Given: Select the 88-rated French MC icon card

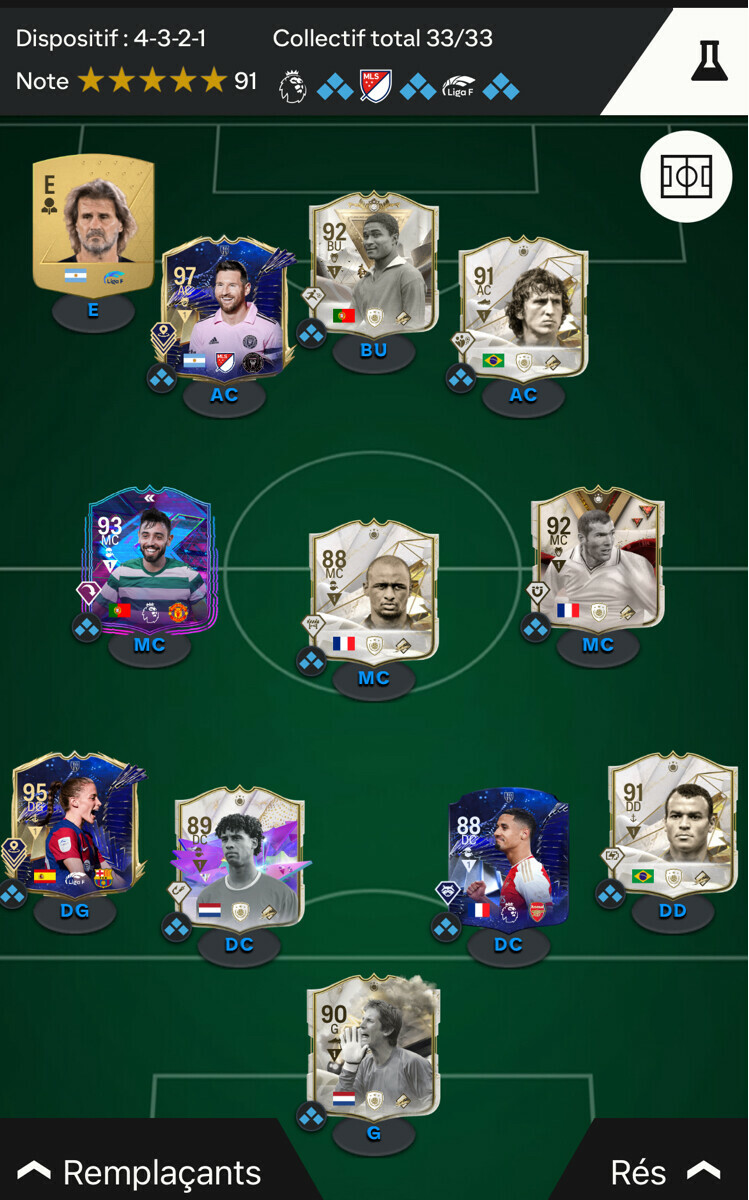Looking at the screenshot, I should coord(373,590).
